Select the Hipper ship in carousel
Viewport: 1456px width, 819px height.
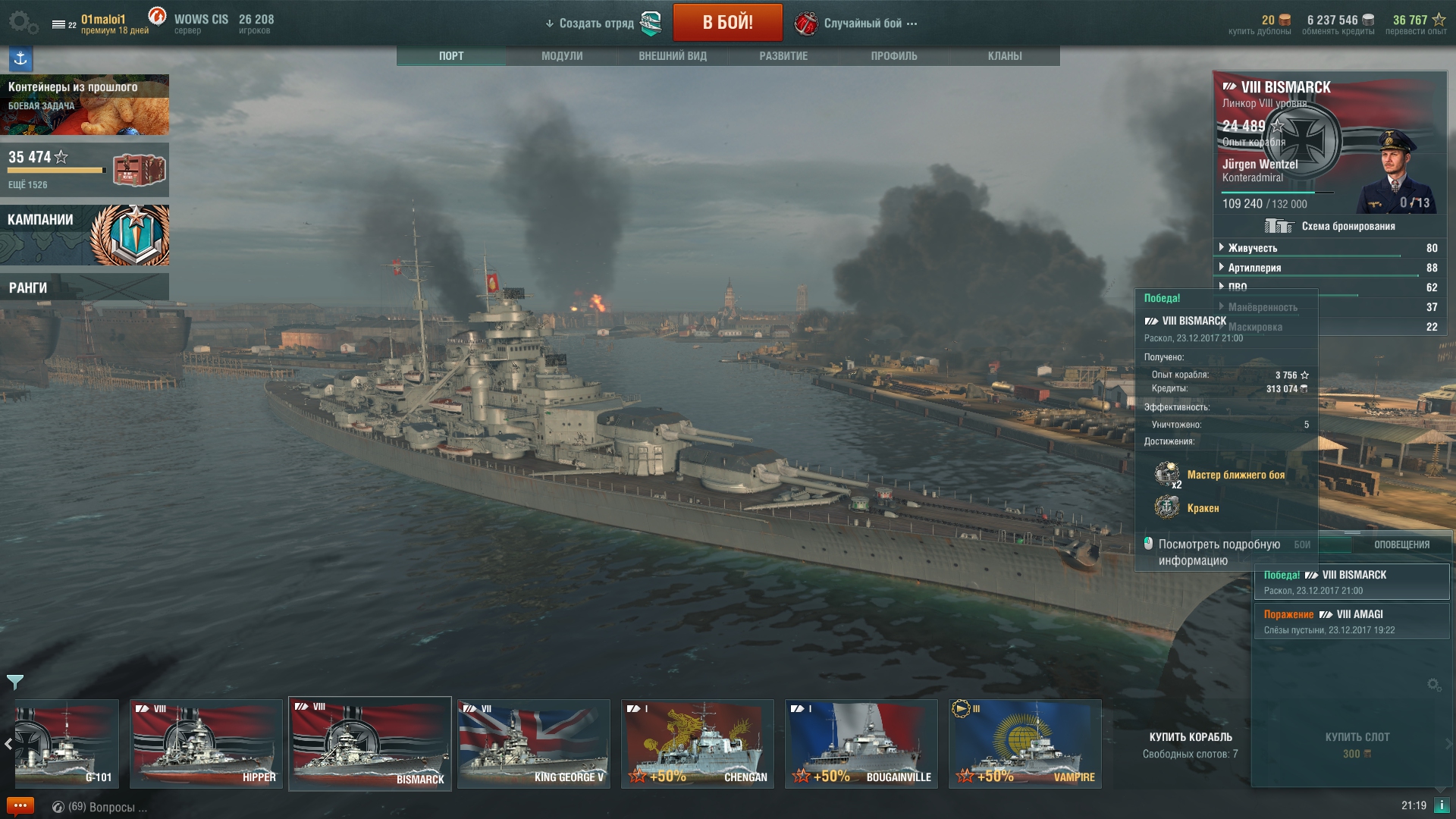[x=206, y=744]
